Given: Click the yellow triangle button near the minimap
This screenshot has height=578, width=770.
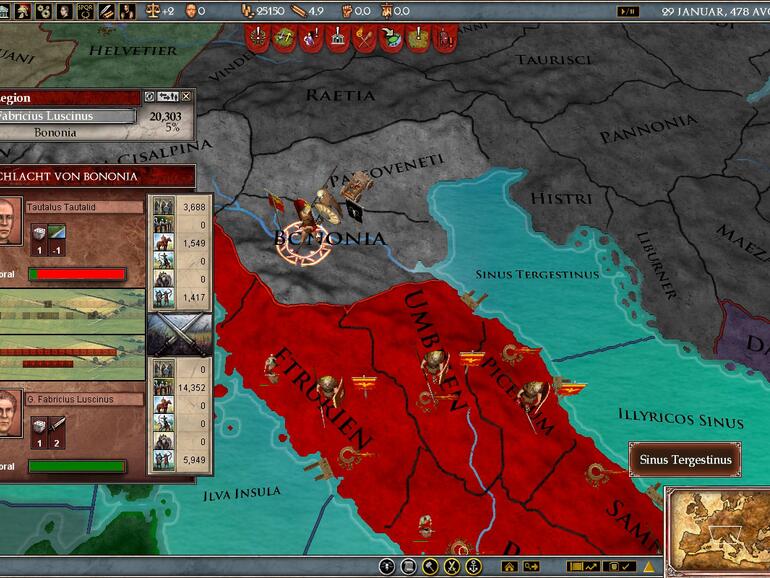Looking at the screenshot, I should (x=648, y=567).
